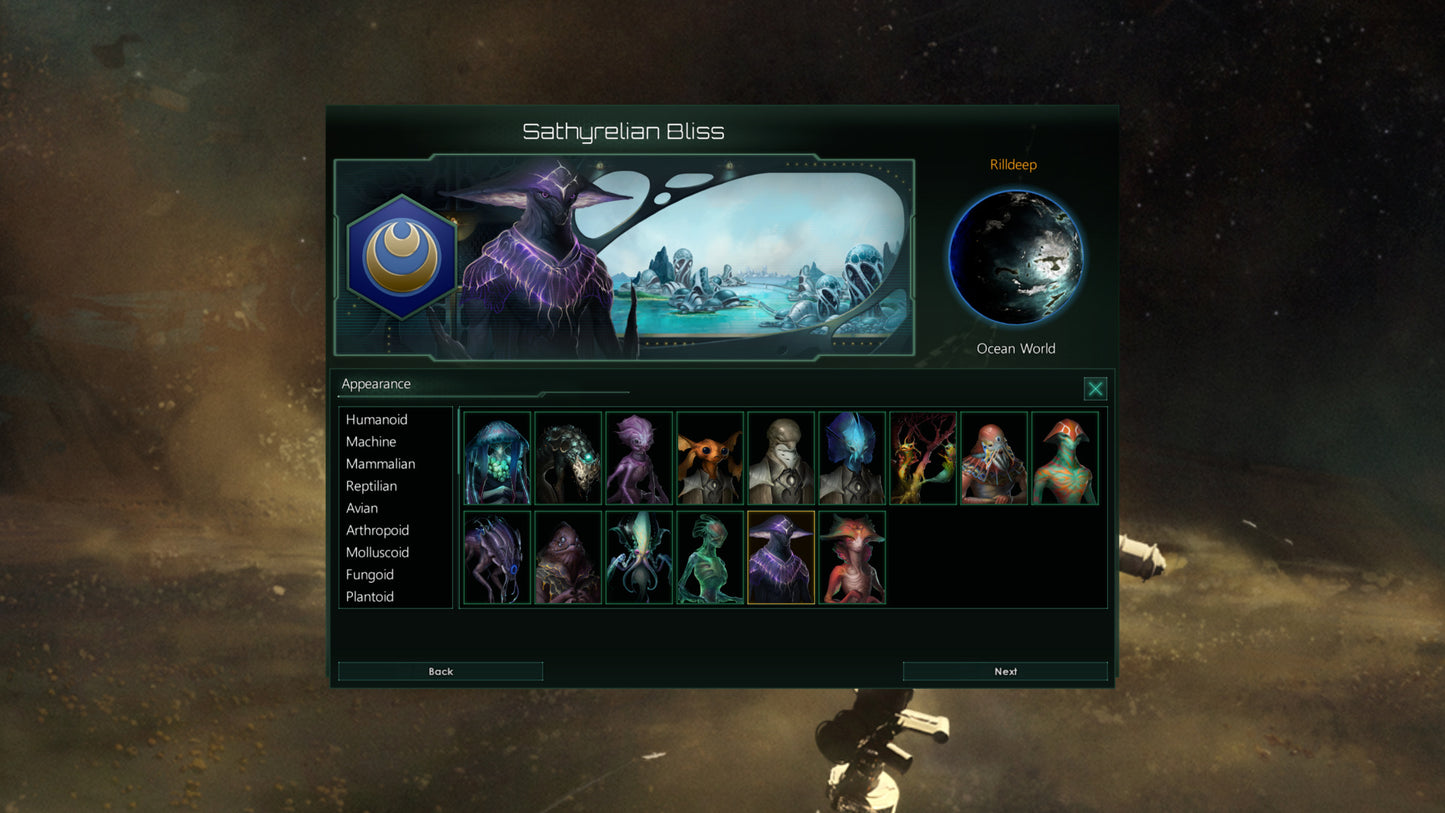This screenshot has height=813, width=1445.
Task: Choose the purple-robed wide-hat alien portrait
Action: (781, 558)
